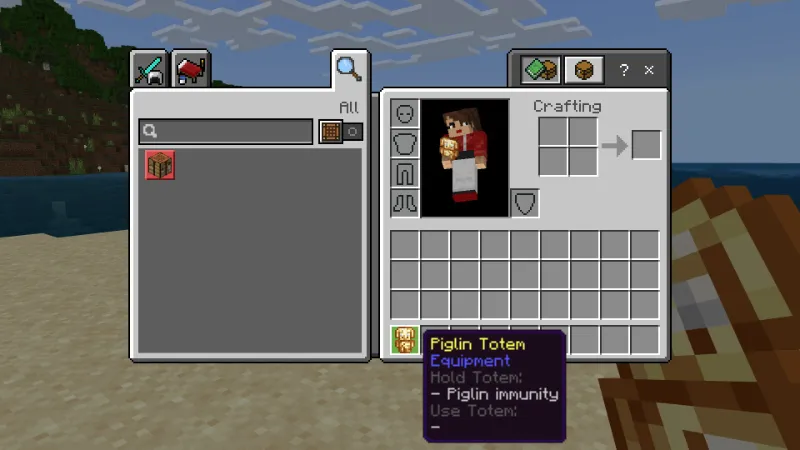Select the boots armor slot
The width and height of the screenshot is (800, 450).
pyautogui.click(x=404, y=203)
